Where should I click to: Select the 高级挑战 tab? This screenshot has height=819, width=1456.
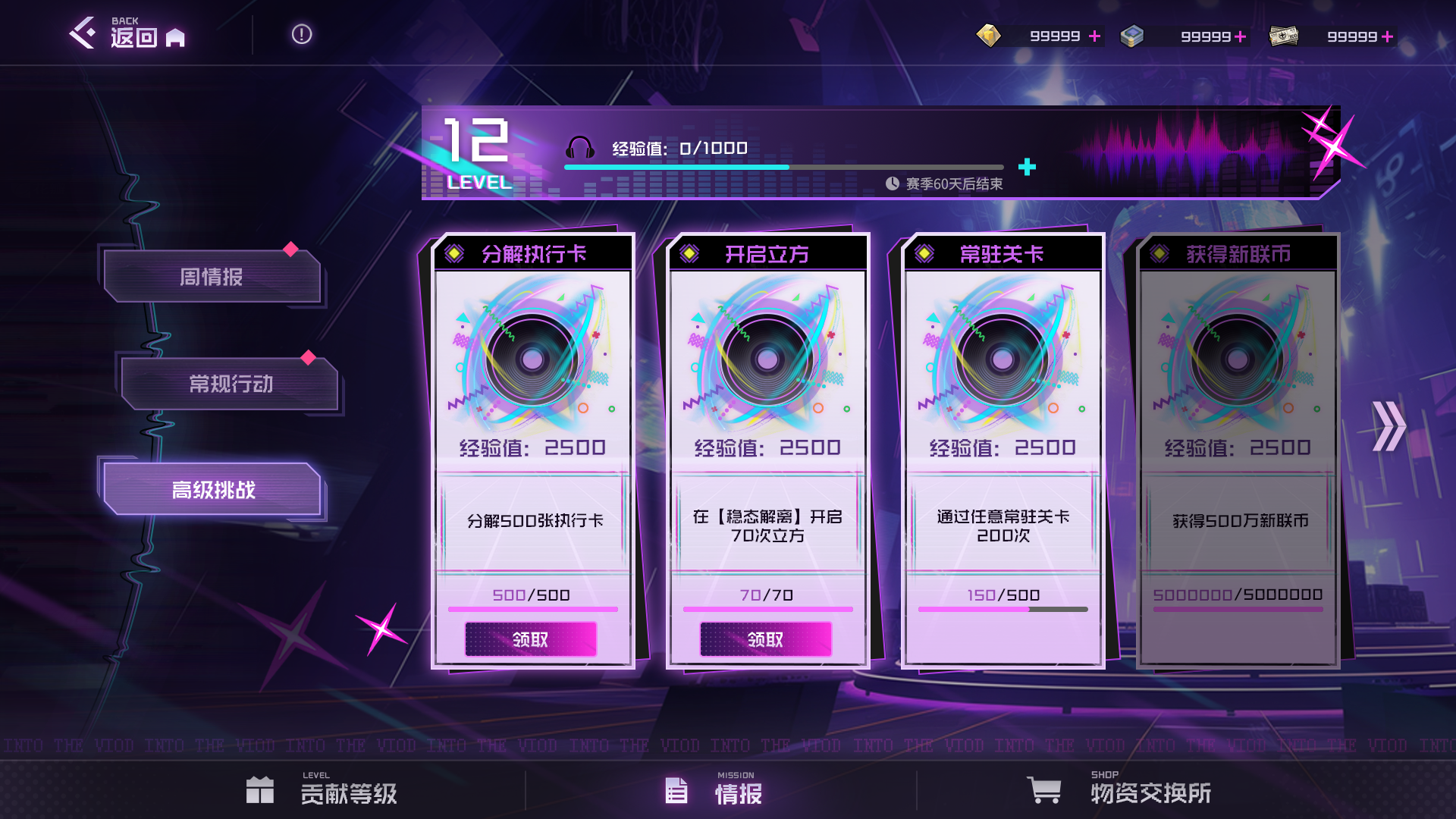click(213, 490)
